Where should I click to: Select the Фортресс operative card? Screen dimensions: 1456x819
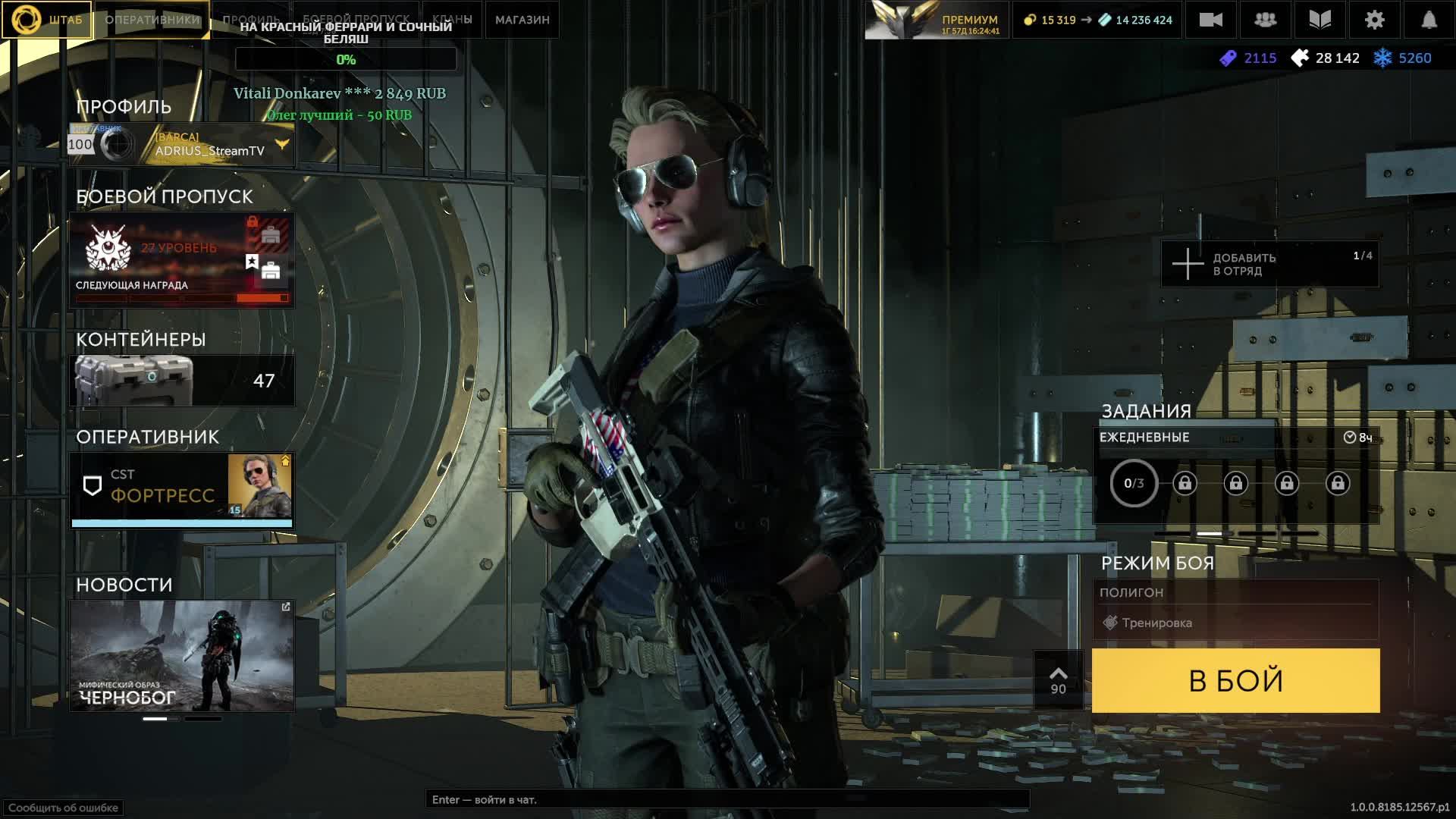click(x=182, y=488)
